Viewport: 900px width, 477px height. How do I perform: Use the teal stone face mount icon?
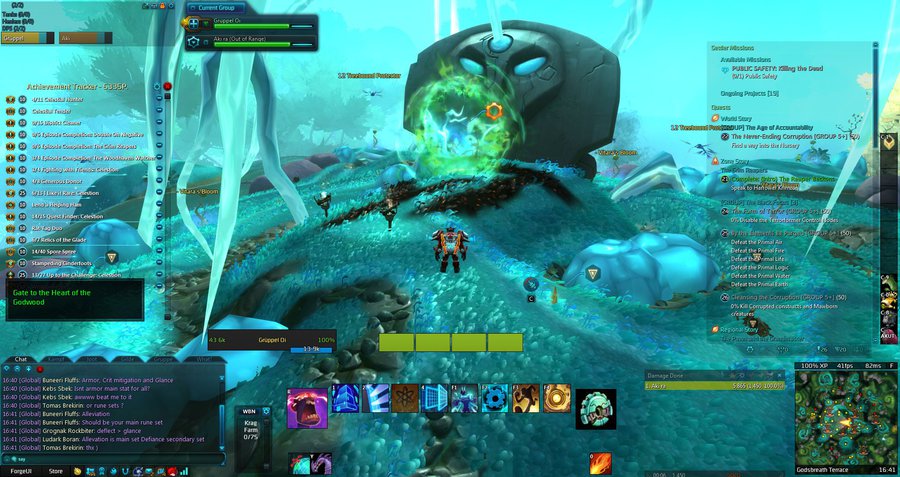tap(596, 408)
